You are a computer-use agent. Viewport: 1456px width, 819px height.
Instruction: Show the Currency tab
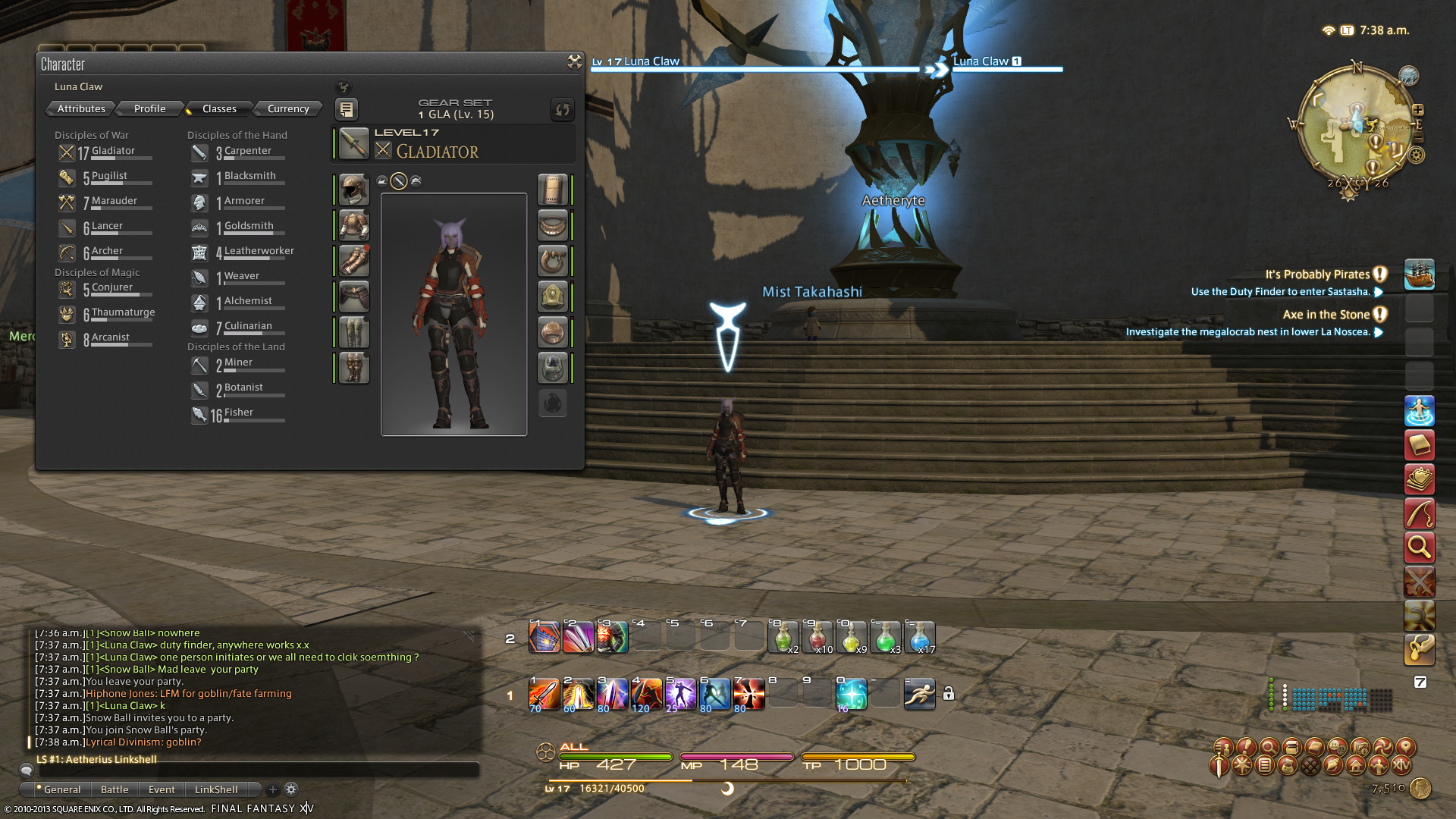point(288,108)
